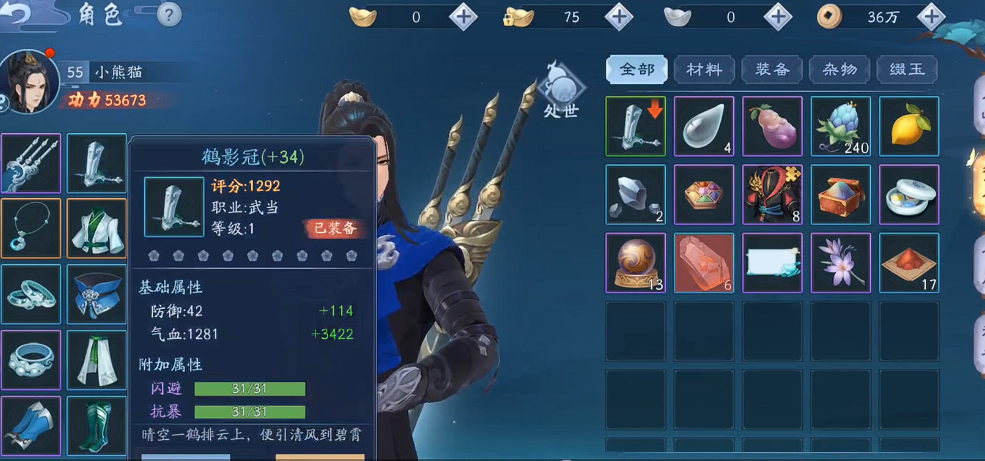Viewport: 985px width, 461px height.
Task: Switch to the 材料 tab
Action: [704, 69]
